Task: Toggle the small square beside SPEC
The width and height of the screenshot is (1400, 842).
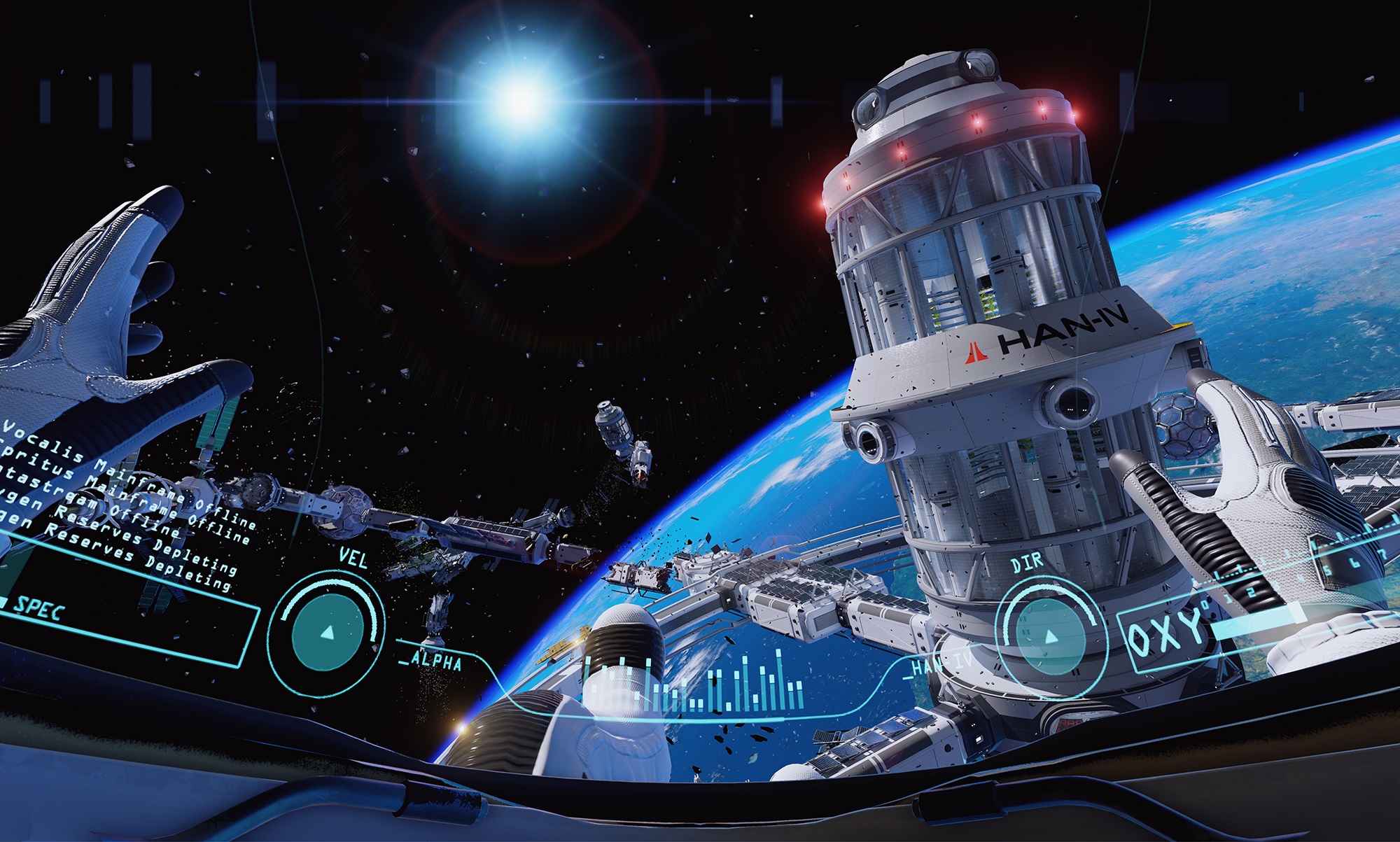Action: coord(4,603)
